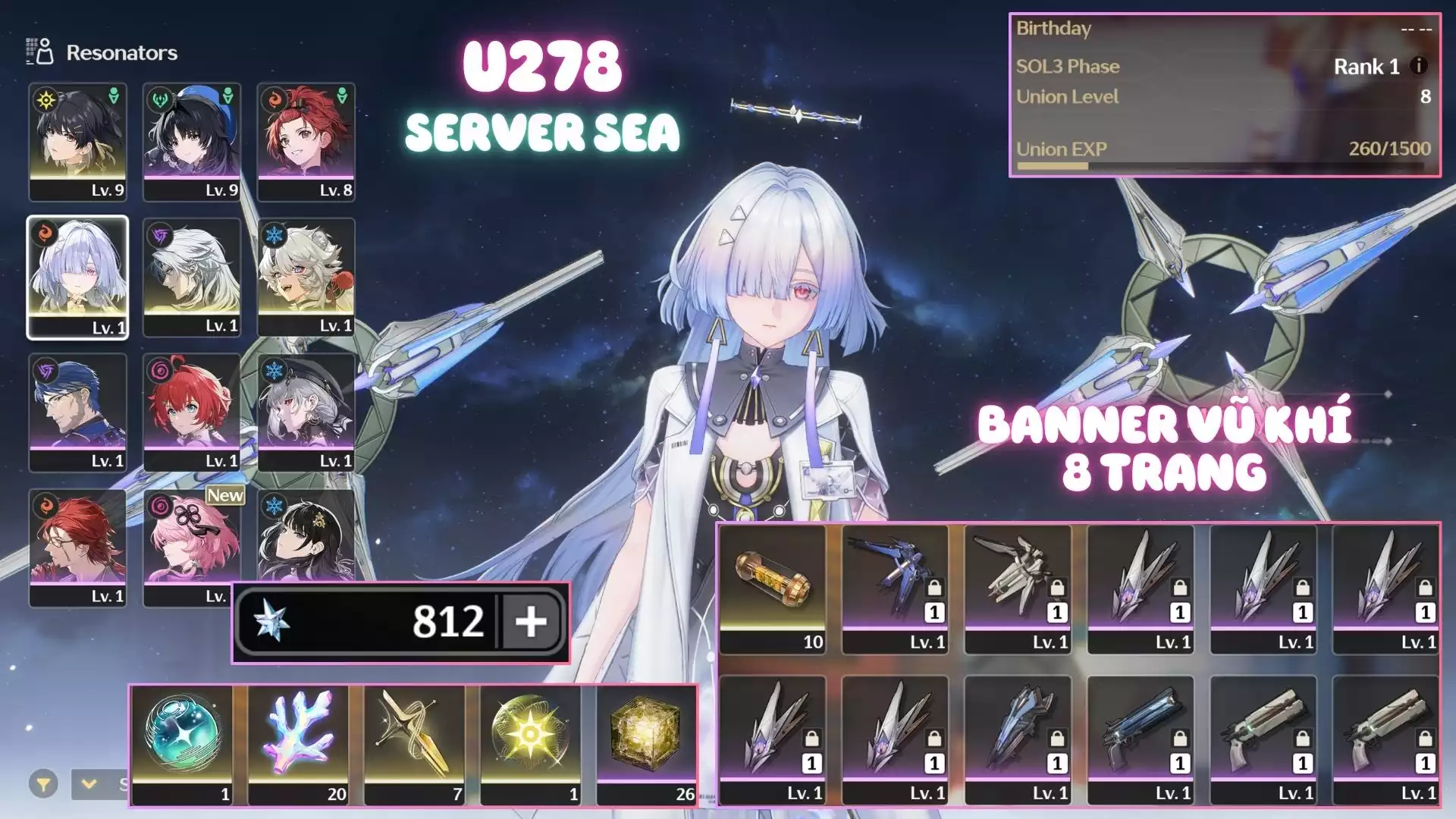This screenshot has height=819, width=1456.
Task: Select the golden tube item with count 10
Action: 772,588
